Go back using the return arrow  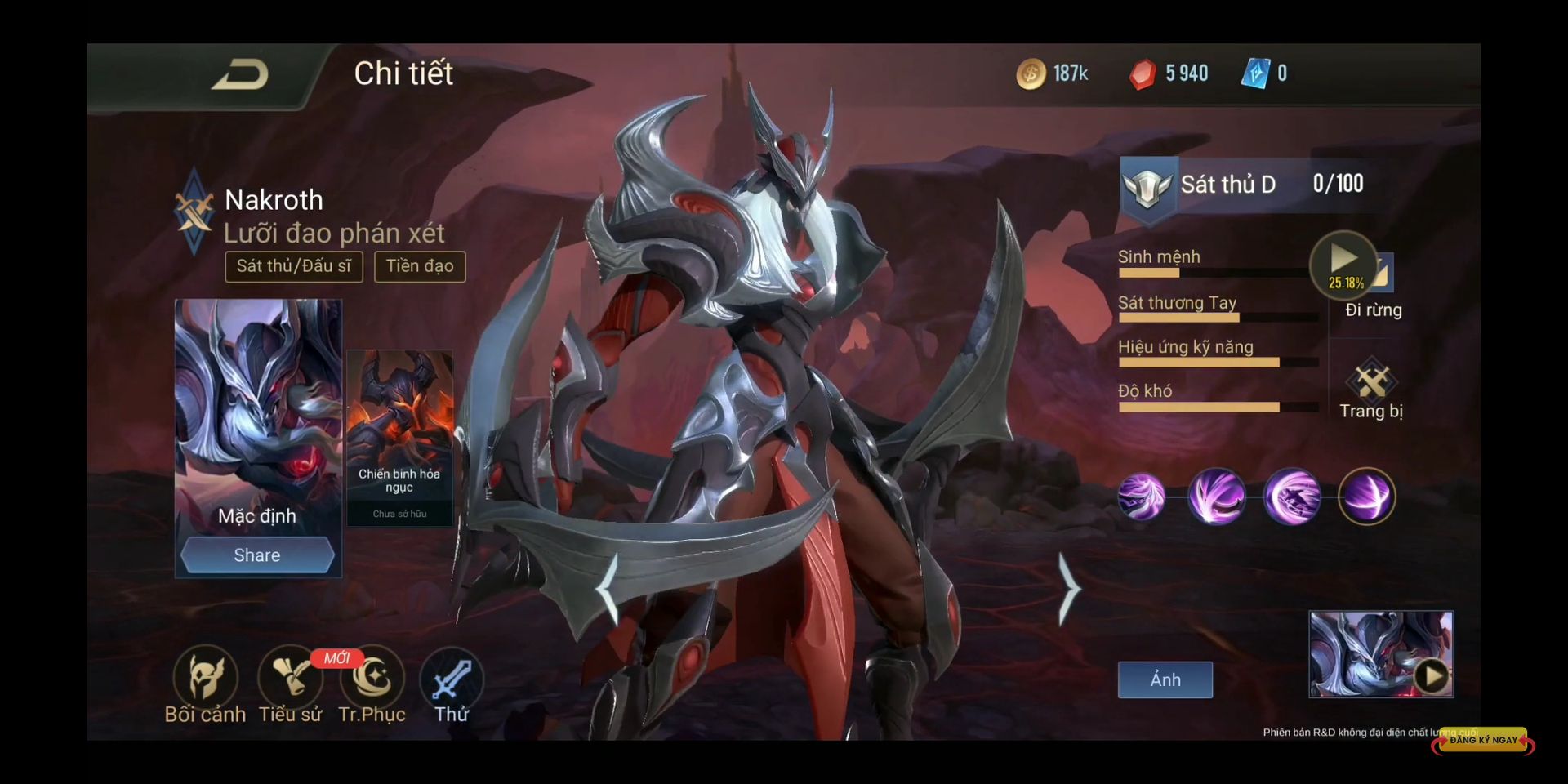point(239,75)
